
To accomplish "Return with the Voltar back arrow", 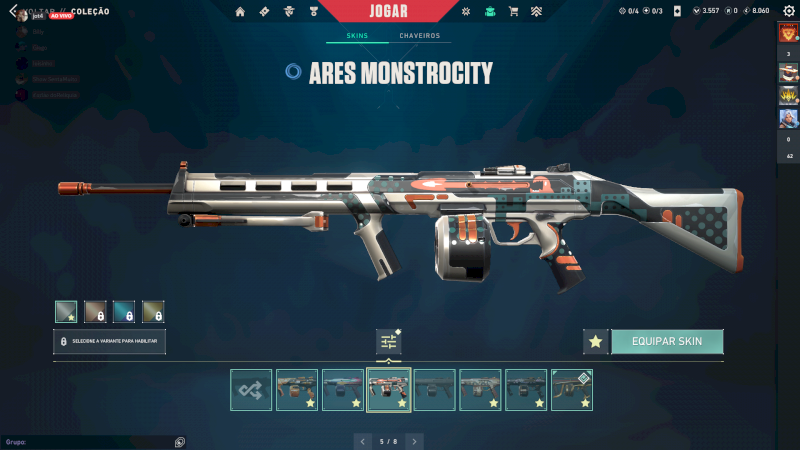I will [x=13, y=11].
